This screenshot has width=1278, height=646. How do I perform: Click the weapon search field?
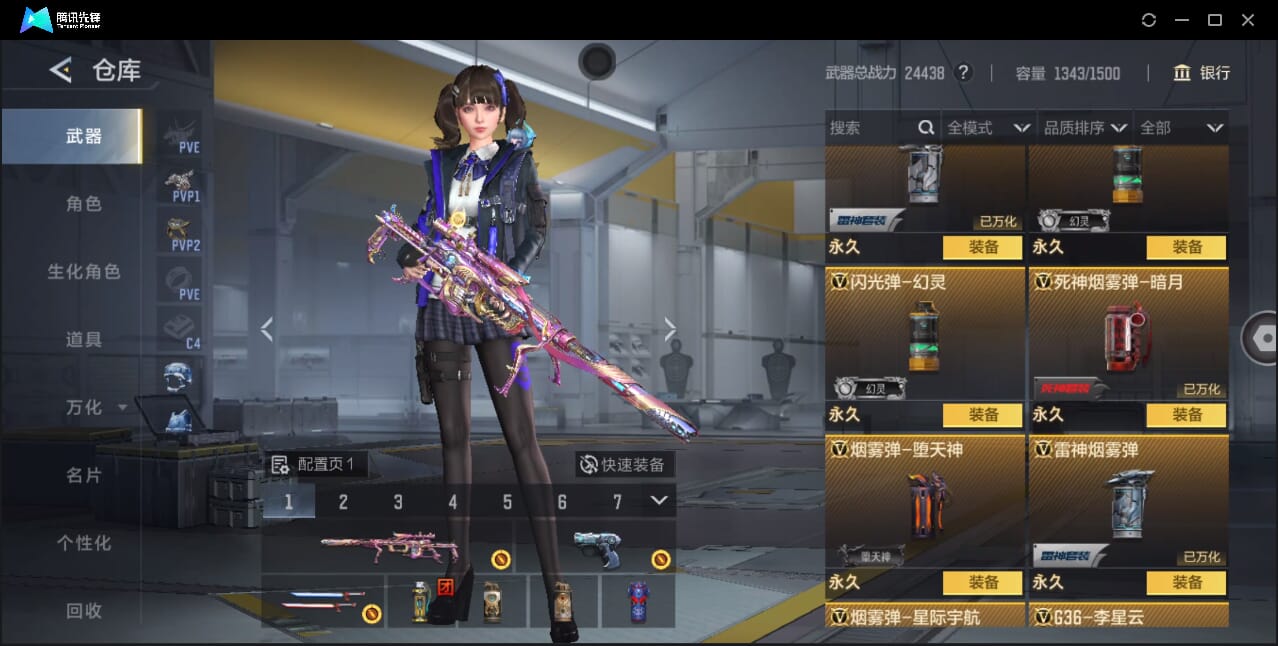click(x=870, y=128)
